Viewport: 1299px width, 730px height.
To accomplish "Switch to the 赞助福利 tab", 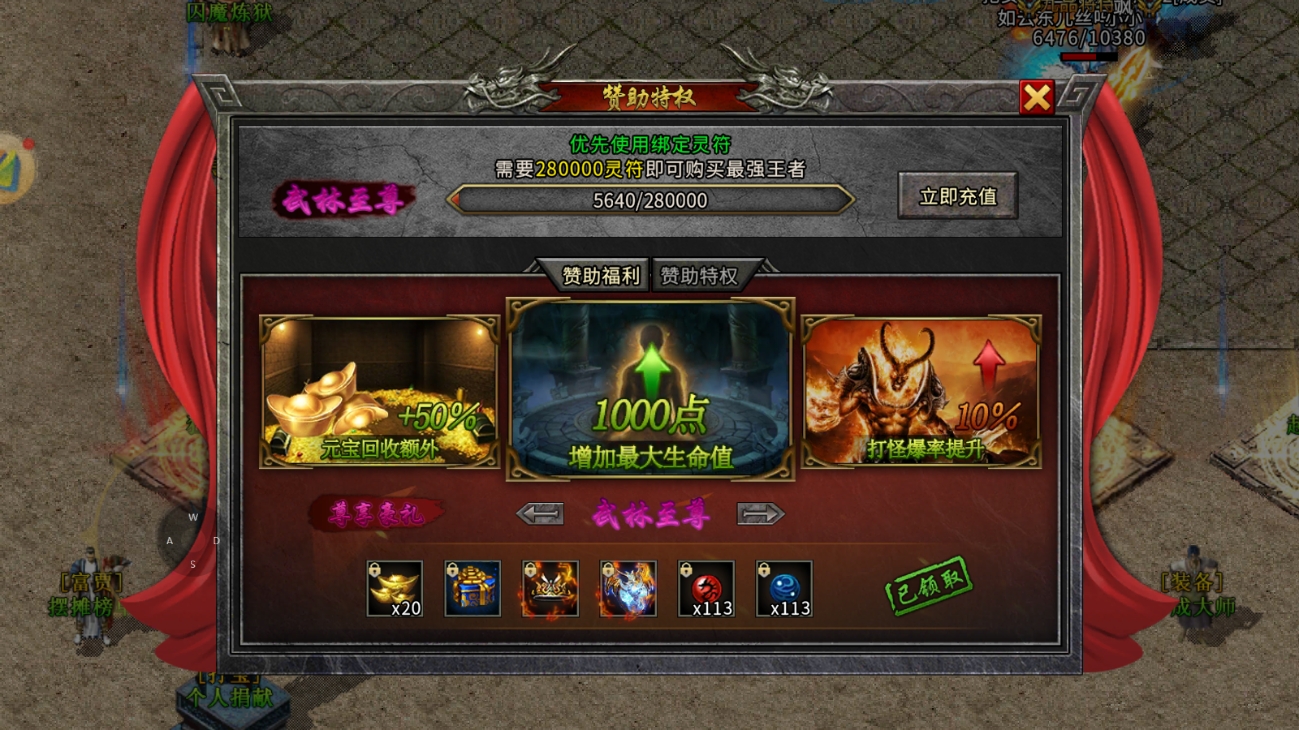I will pos(600,276).
